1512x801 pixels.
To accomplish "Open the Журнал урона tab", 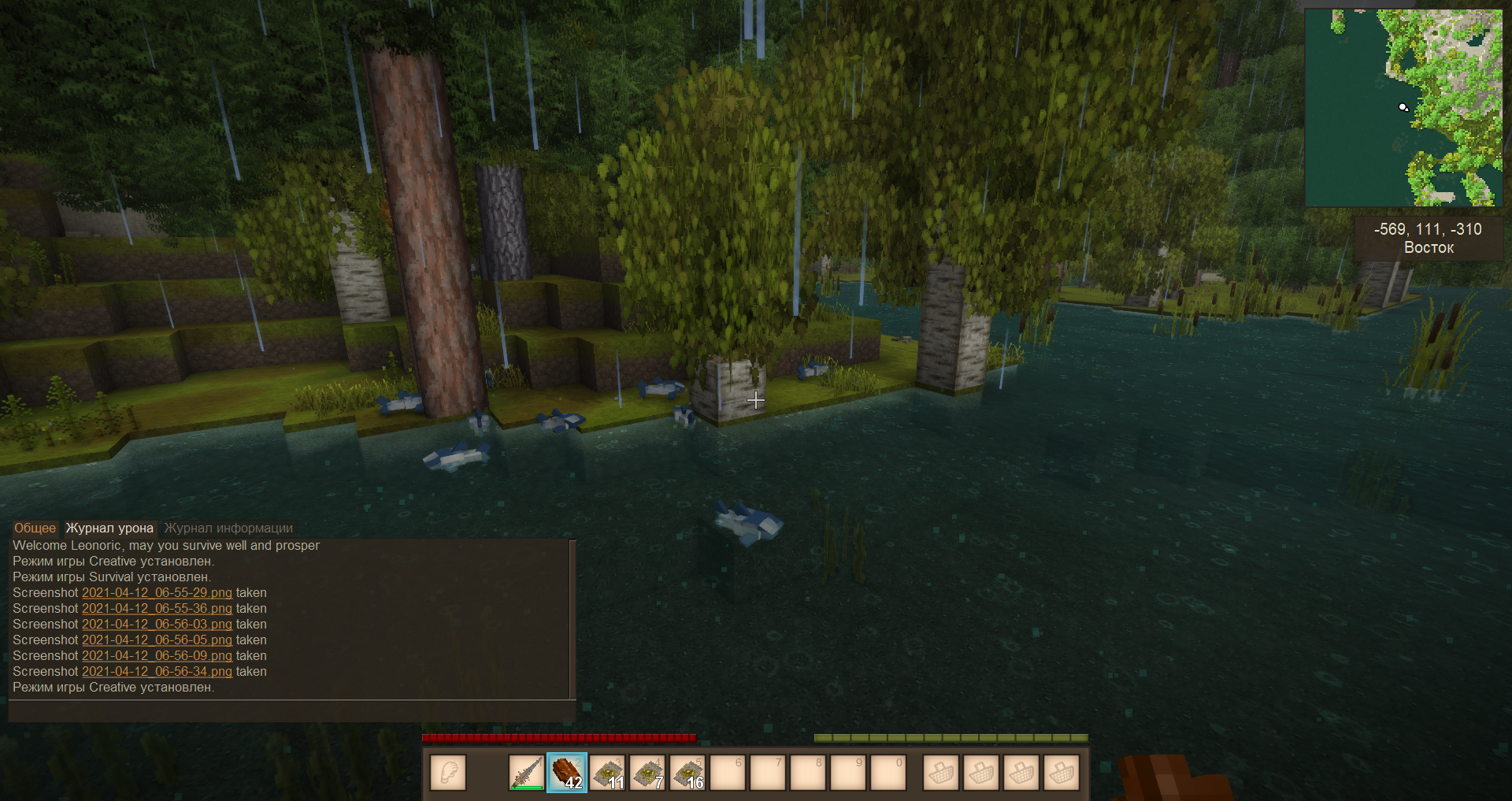I will (x=109, y=528).
